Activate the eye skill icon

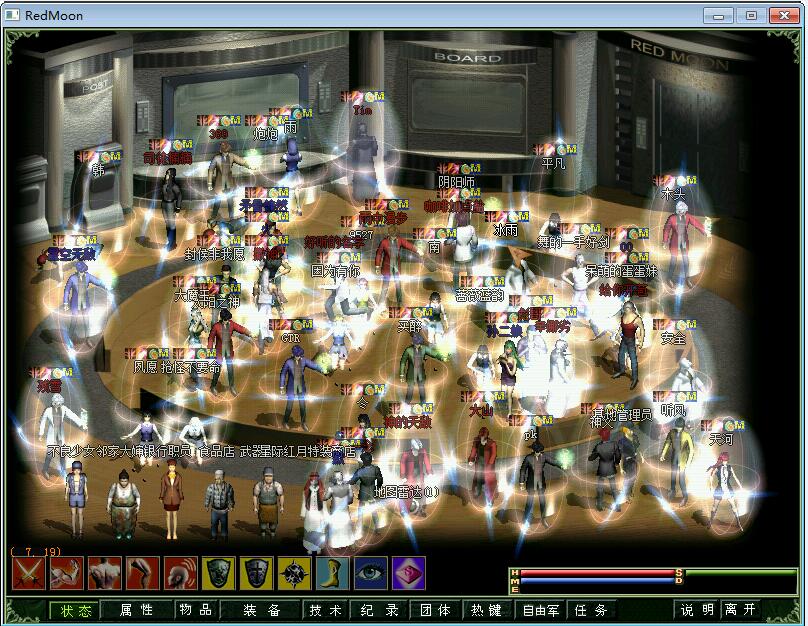coord(370,574)
